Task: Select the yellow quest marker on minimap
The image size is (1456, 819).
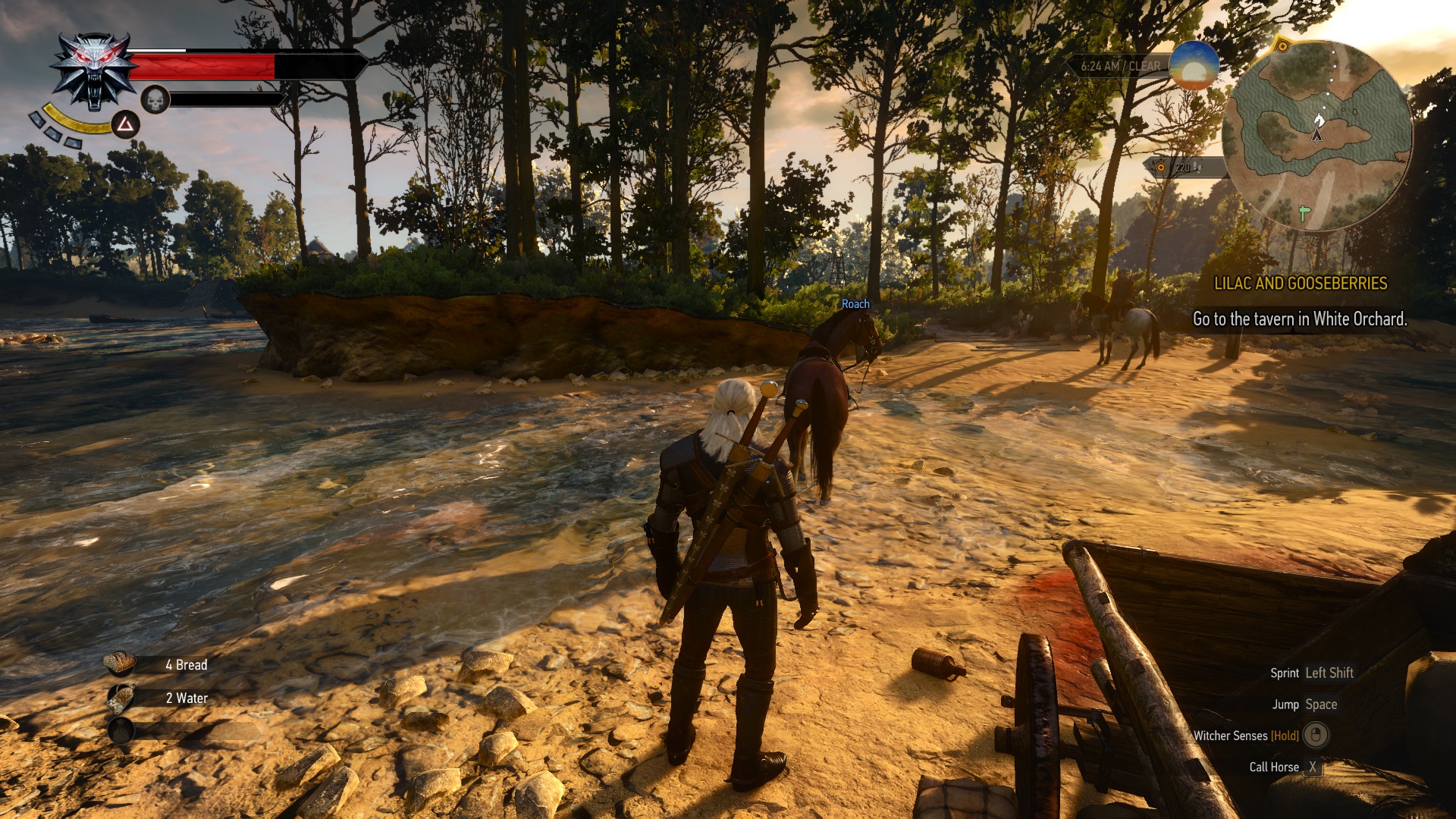Action: 1282,46
